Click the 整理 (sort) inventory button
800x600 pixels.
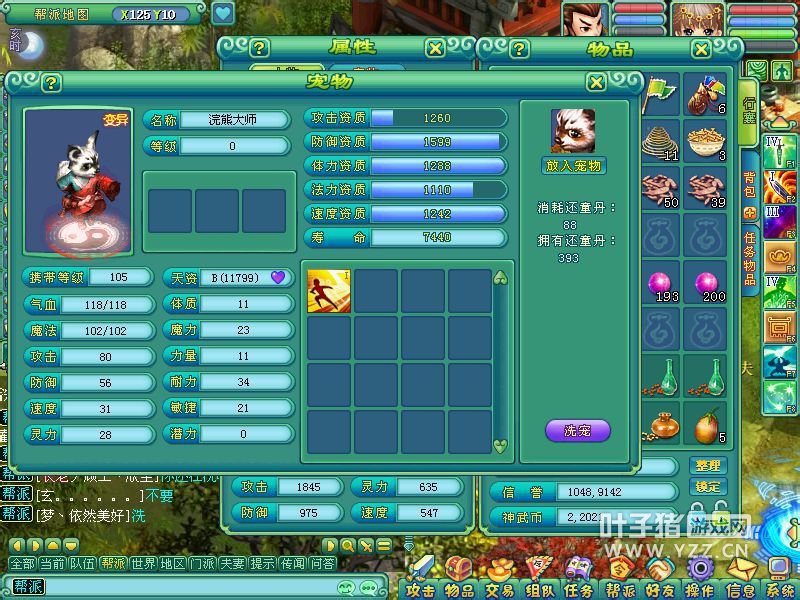tap(707, 466)
